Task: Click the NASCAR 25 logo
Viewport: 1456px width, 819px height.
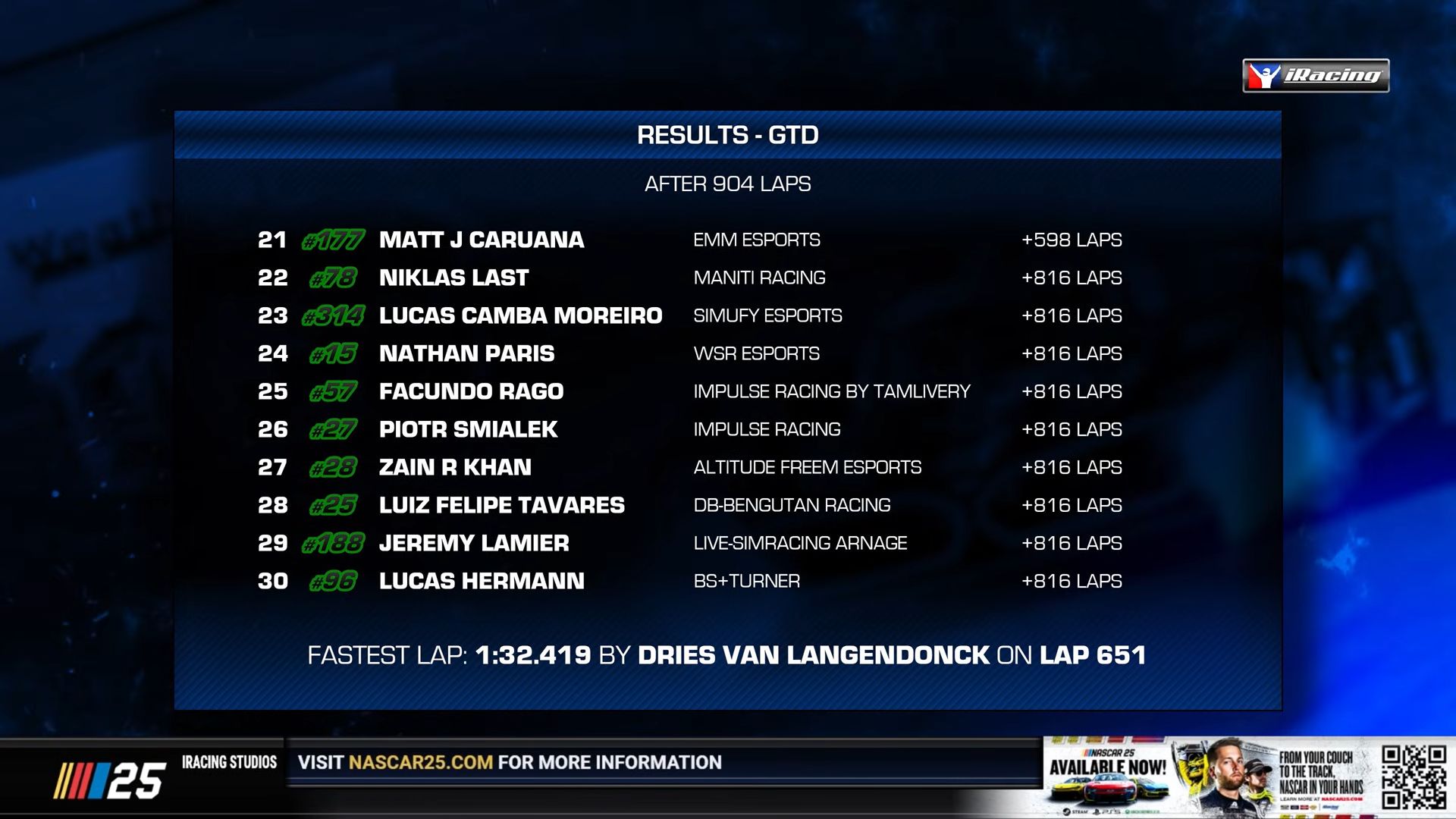Action: (110, 780)
